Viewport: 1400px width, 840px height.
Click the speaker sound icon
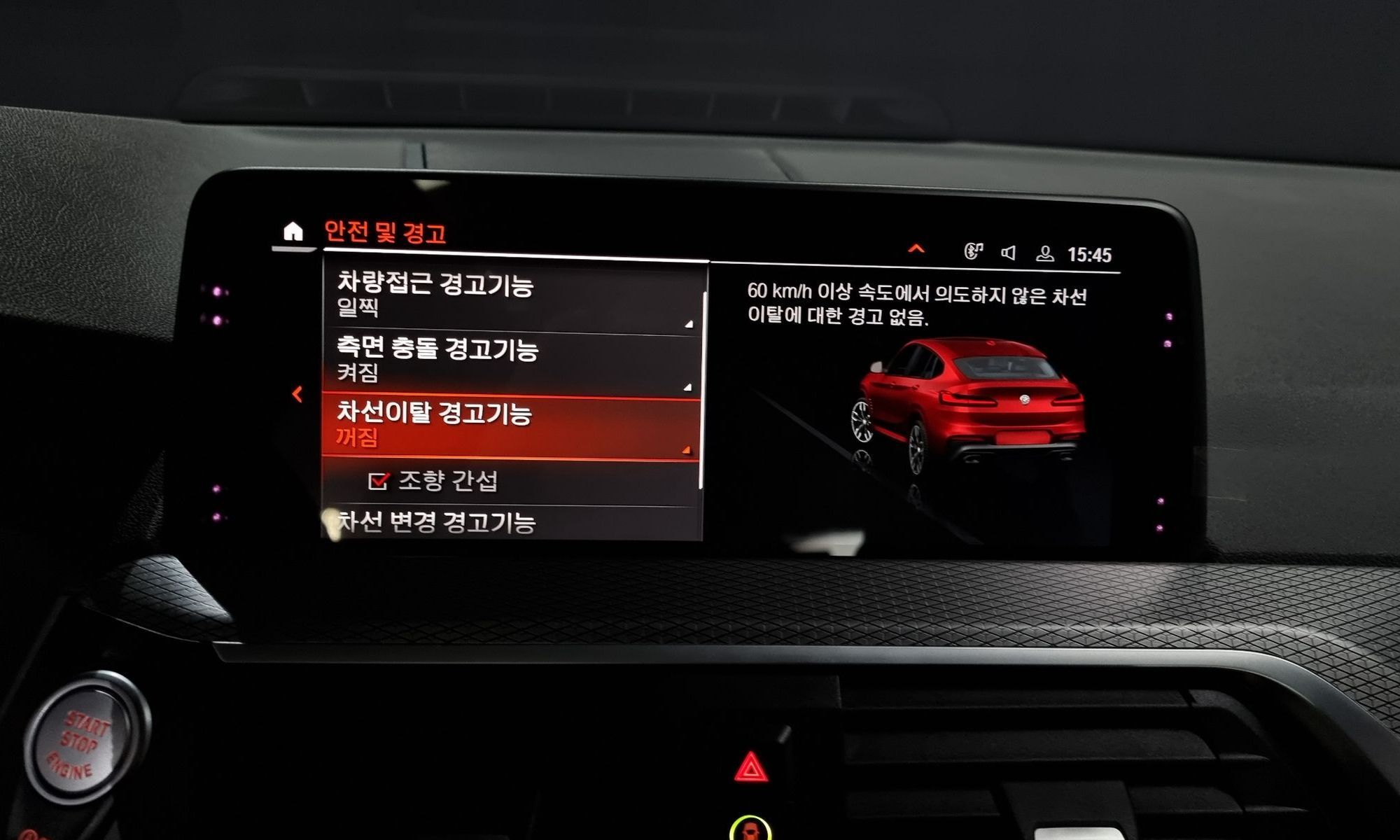(x=1008, y=253)
